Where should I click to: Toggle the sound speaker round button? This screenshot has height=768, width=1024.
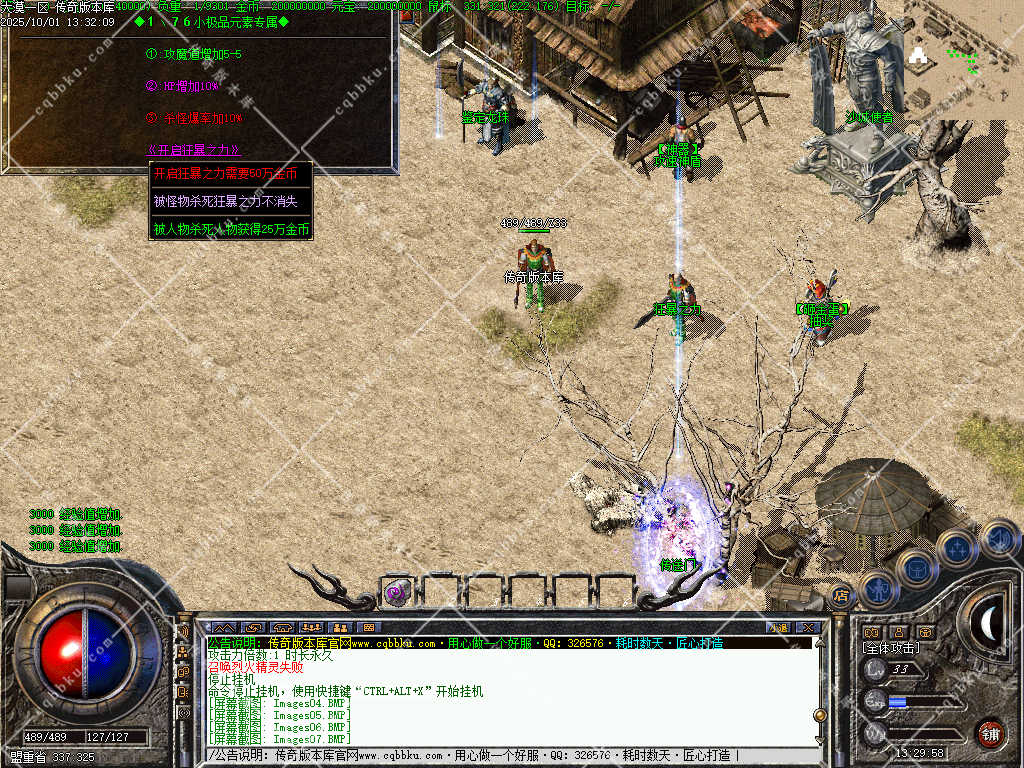[x=998, y=540]
